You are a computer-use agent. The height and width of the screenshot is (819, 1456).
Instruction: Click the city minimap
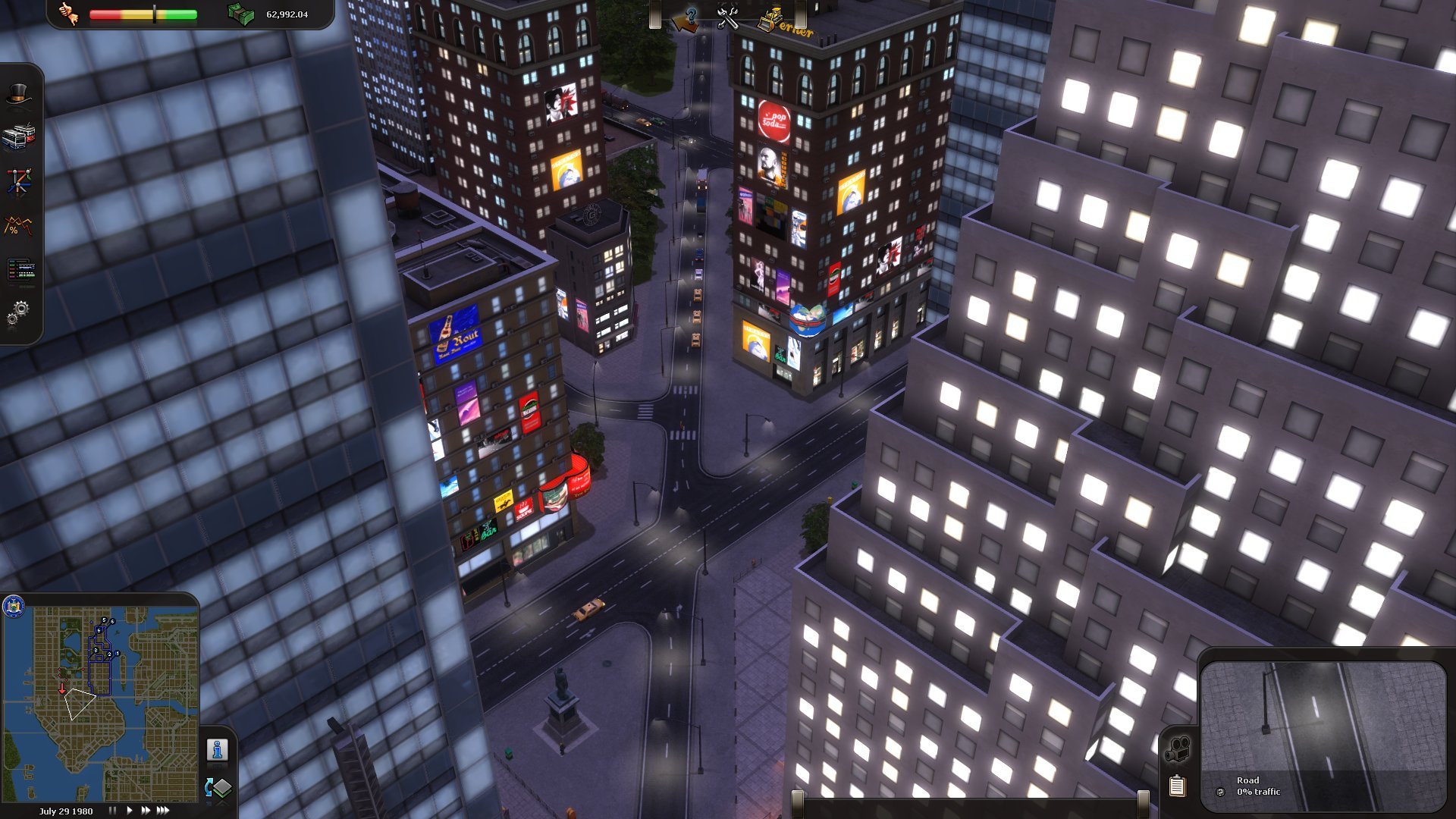click(102, 701)
